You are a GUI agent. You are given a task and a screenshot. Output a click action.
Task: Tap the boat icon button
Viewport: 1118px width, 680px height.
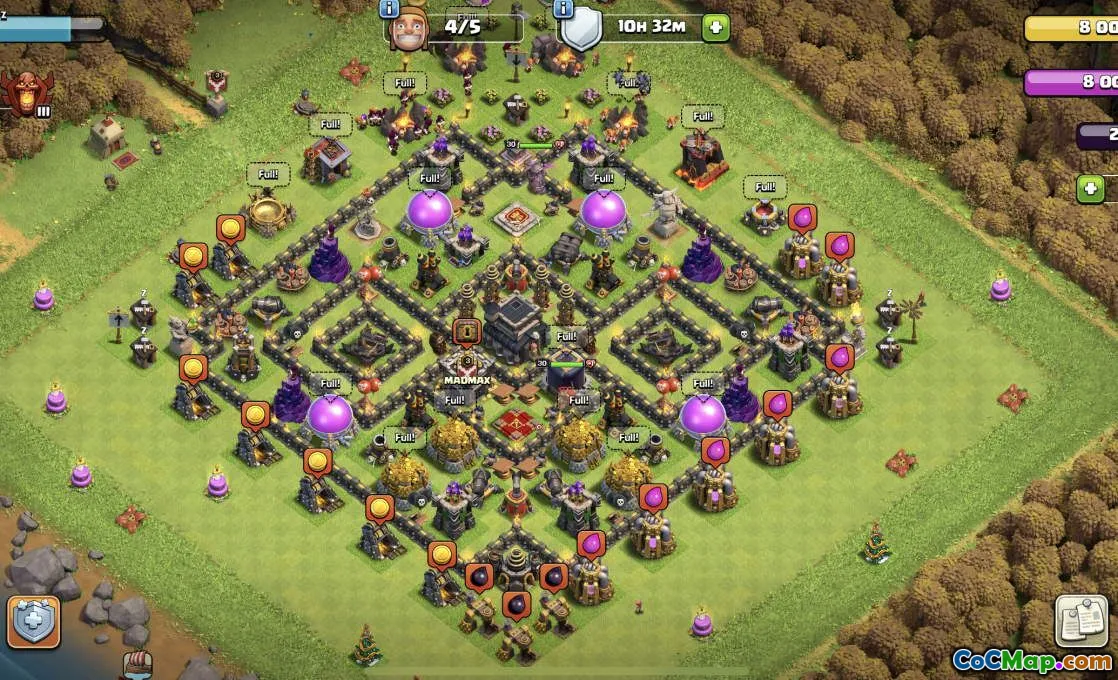tap(137, 665)
